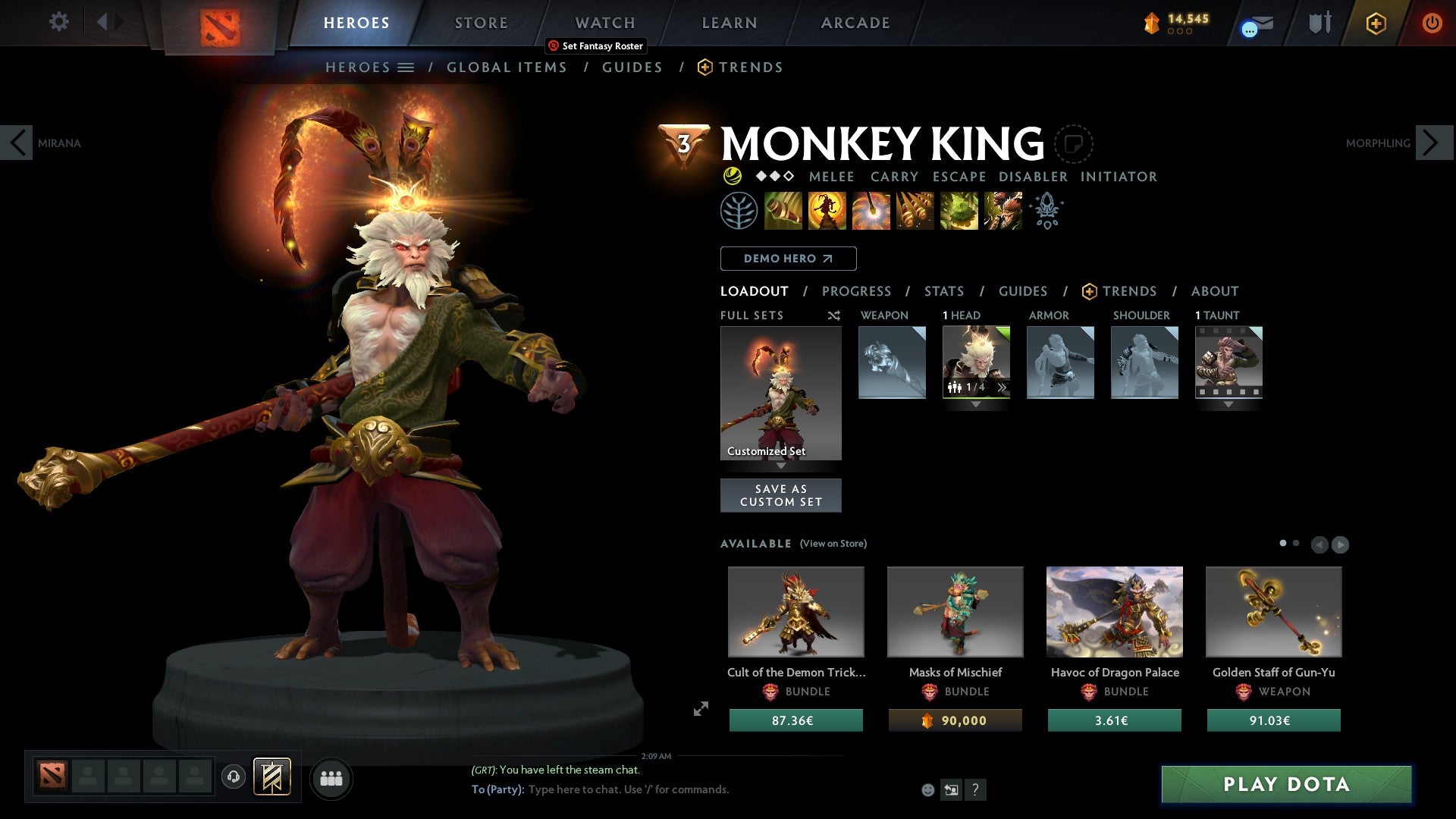Screen dimensions: 1456x819
Task: Click the DEMO HERO button
Action: 788,259
